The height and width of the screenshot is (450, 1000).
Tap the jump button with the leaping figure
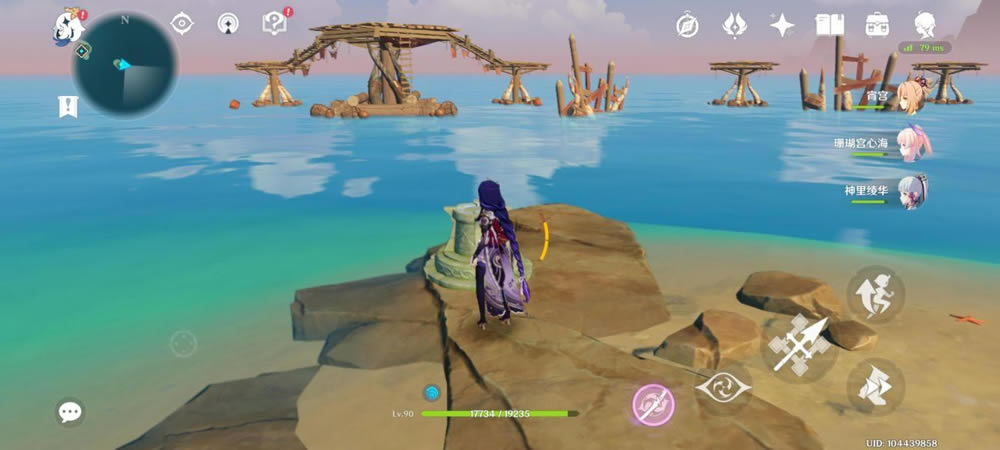tap(875, 295)
